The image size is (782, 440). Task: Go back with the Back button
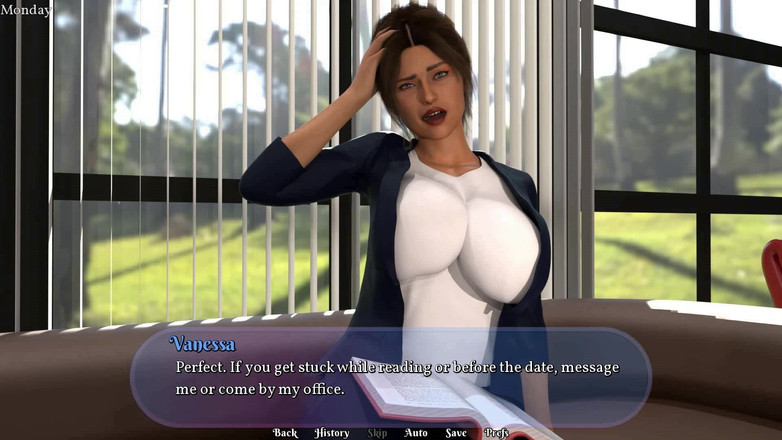pos(285,433)
